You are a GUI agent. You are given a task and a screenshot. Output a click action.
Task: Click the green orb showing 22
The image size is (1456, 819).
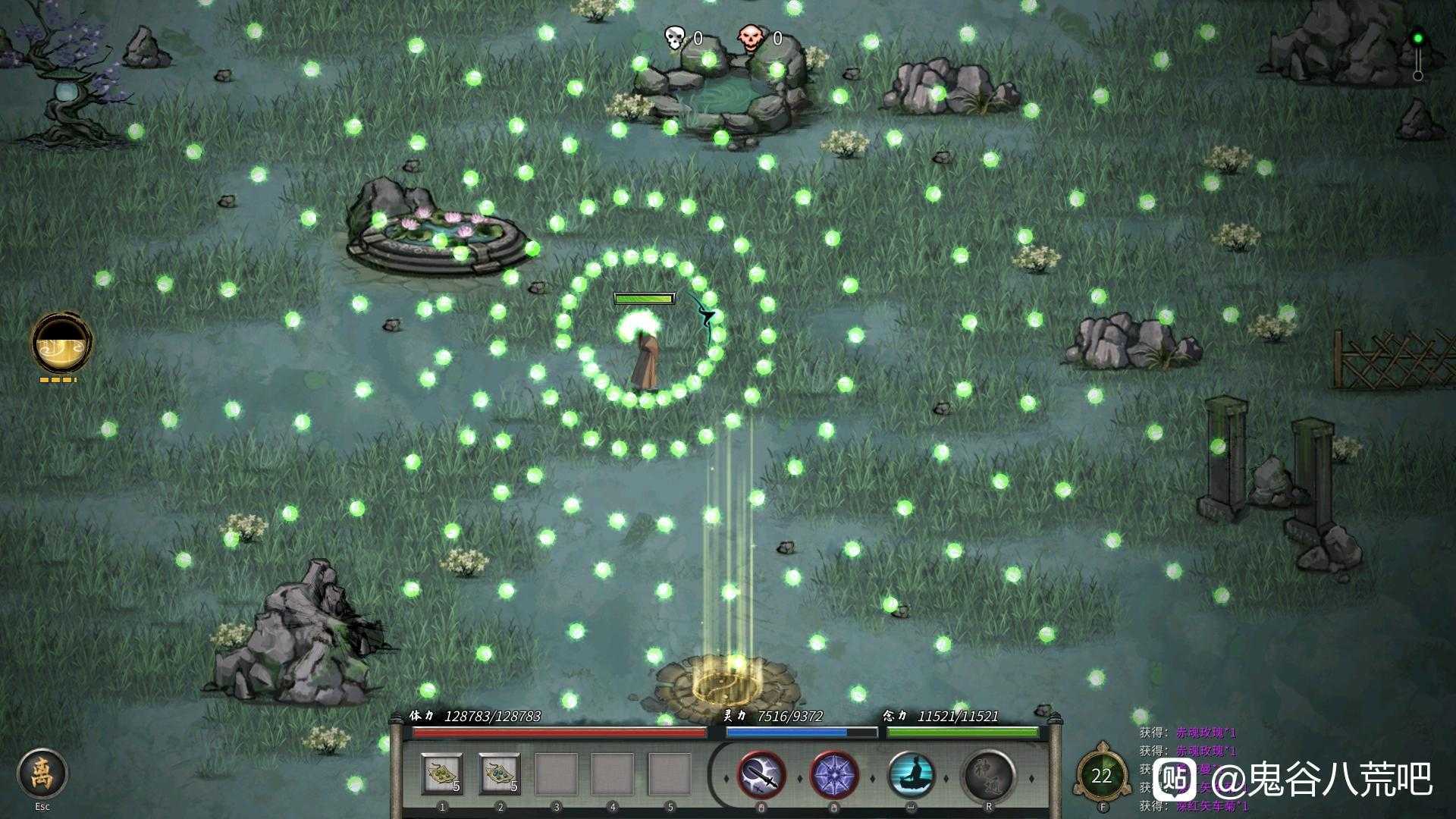pyautogui.click(x=1102, y=775)
